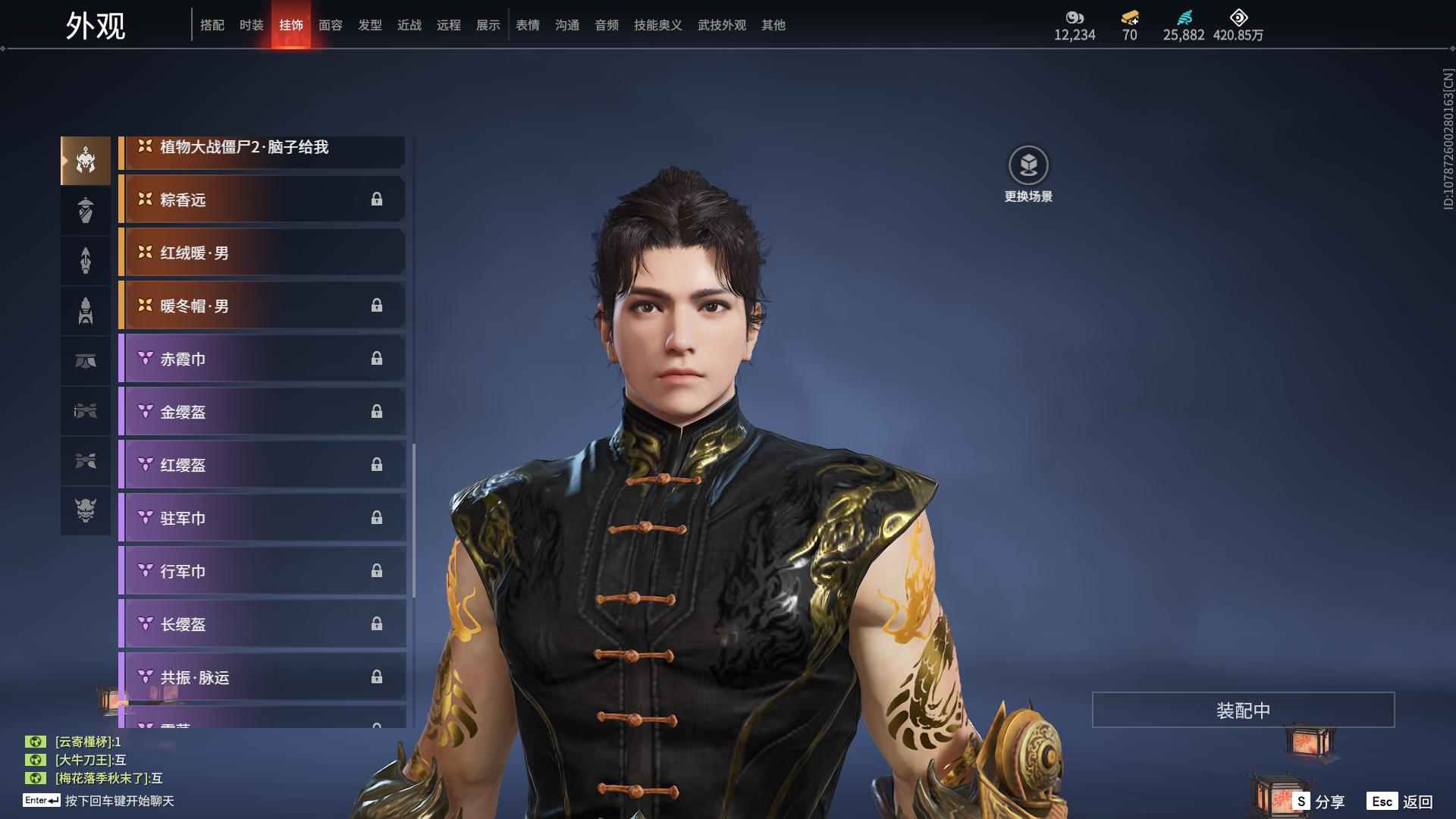Select the 共振·脉运 accessory
The height and width of the screenshot is (819, 1456).
pyautogui.click(x=262, y=677)
